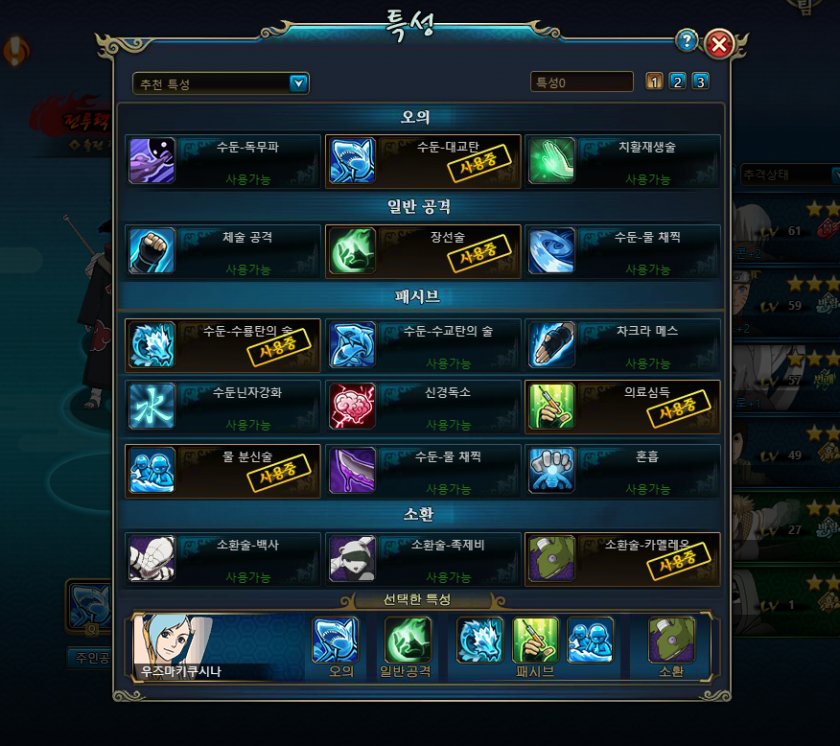Select the 수둔-독무파 skill

click(x=223, y=161)
